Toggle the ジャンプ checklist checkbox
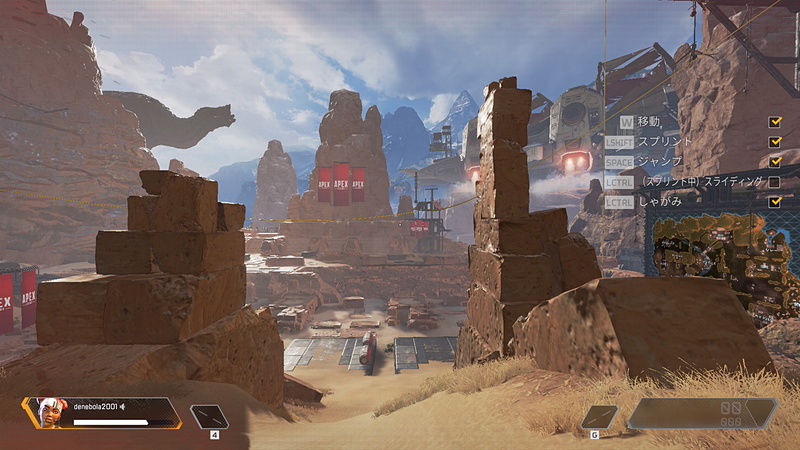The image size is (800, 450). coord(775,161)
